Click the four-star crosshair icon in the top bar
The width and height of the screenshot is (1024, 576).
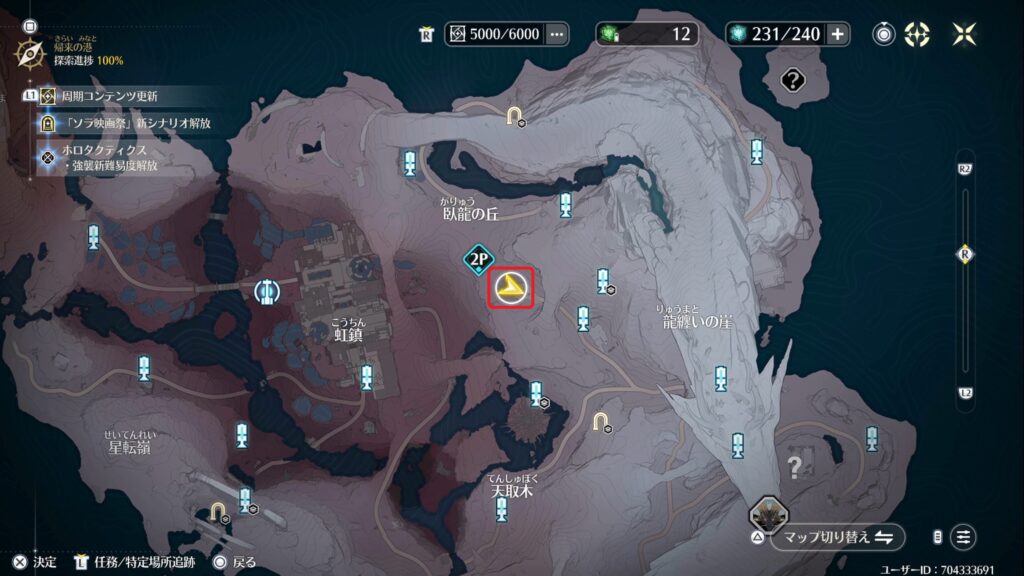coord(917,34)
